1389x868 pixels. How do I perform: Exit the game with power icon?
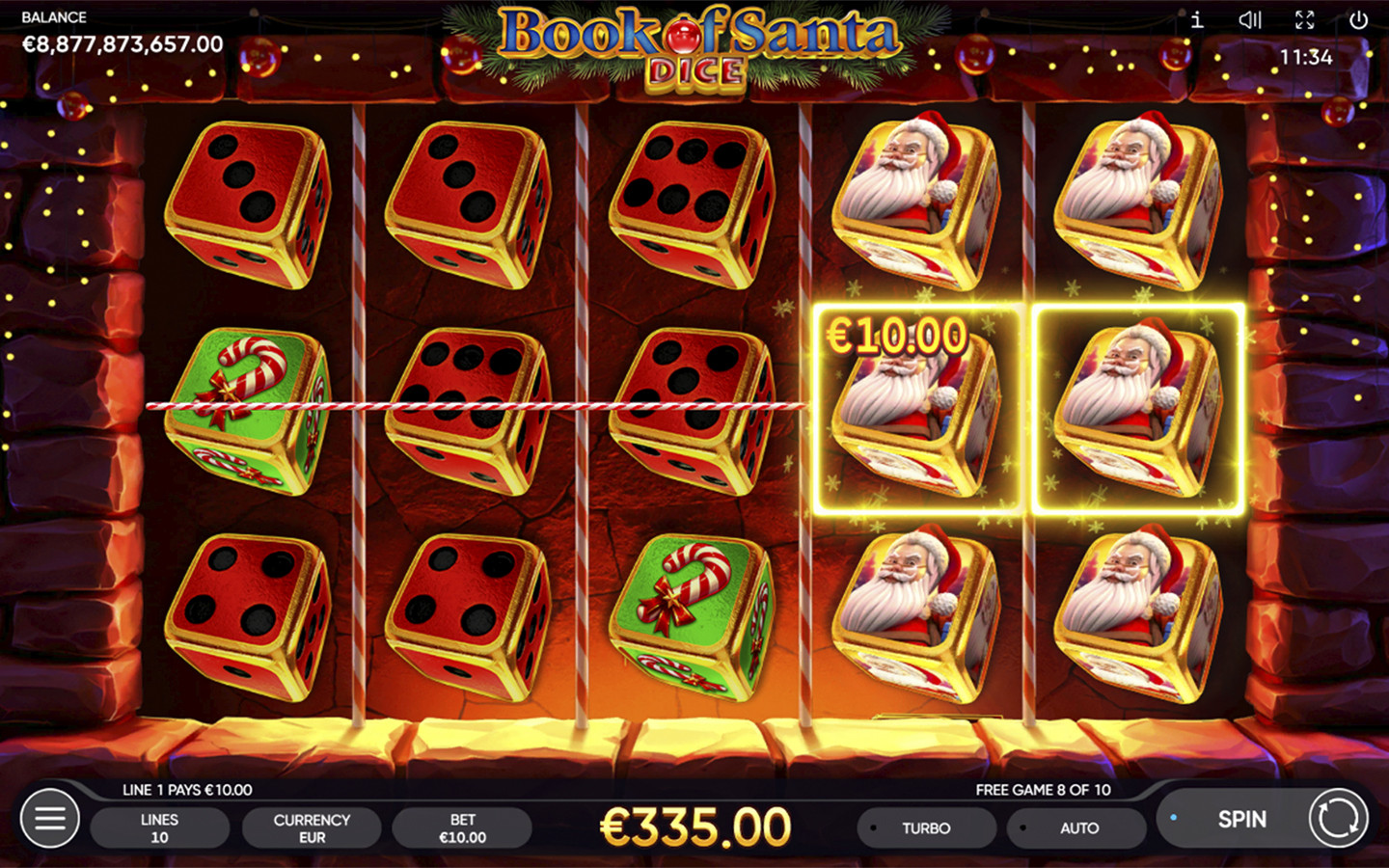coord(1358,20)
